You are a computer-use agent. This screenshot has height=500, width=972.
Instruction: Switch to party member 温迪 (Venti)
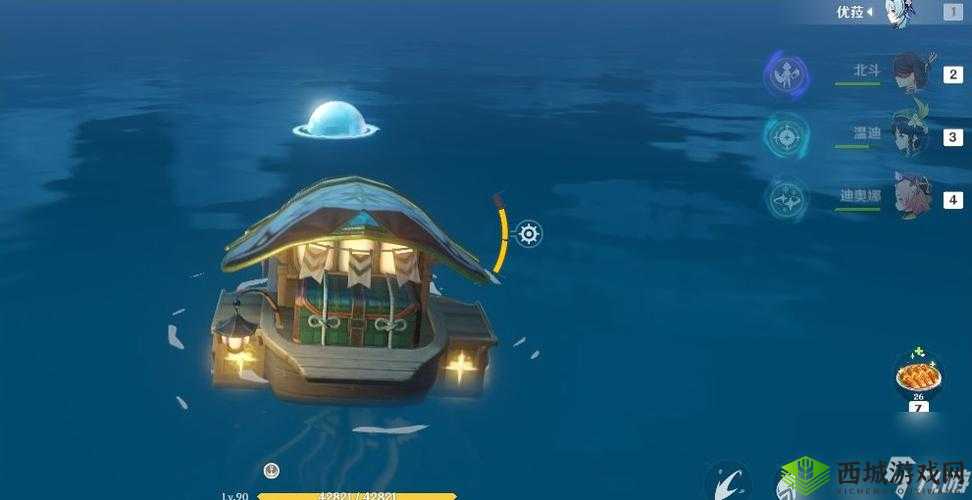(910, 135)
